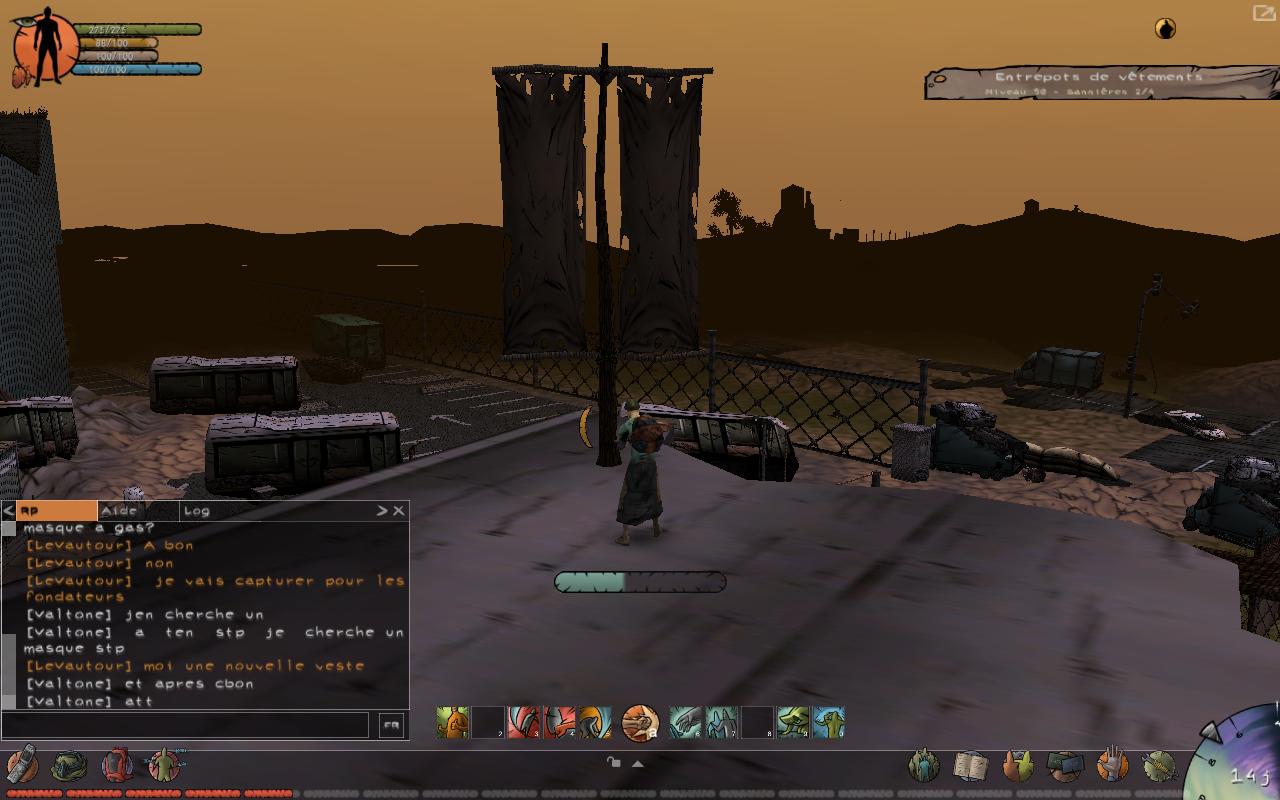Image resolution: width=1280 pixels, height=800 pixels.
Task: Toggle the hotbar padlock
Action: pos(614,762)
